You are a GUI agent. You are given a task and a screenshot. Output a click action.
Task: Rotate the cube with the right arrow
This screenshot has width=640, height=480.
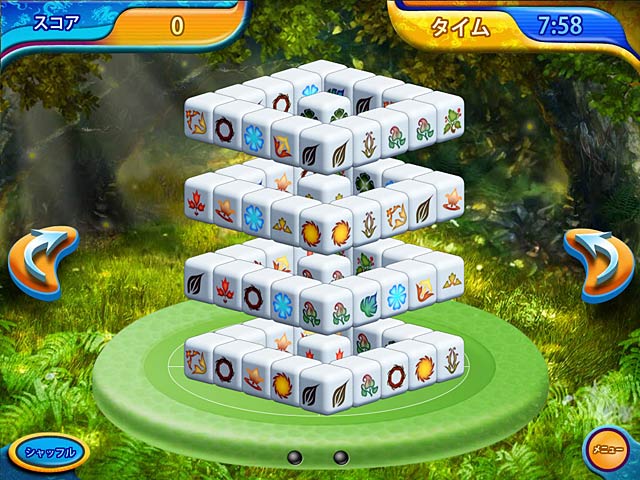click(x=598, y=263)
